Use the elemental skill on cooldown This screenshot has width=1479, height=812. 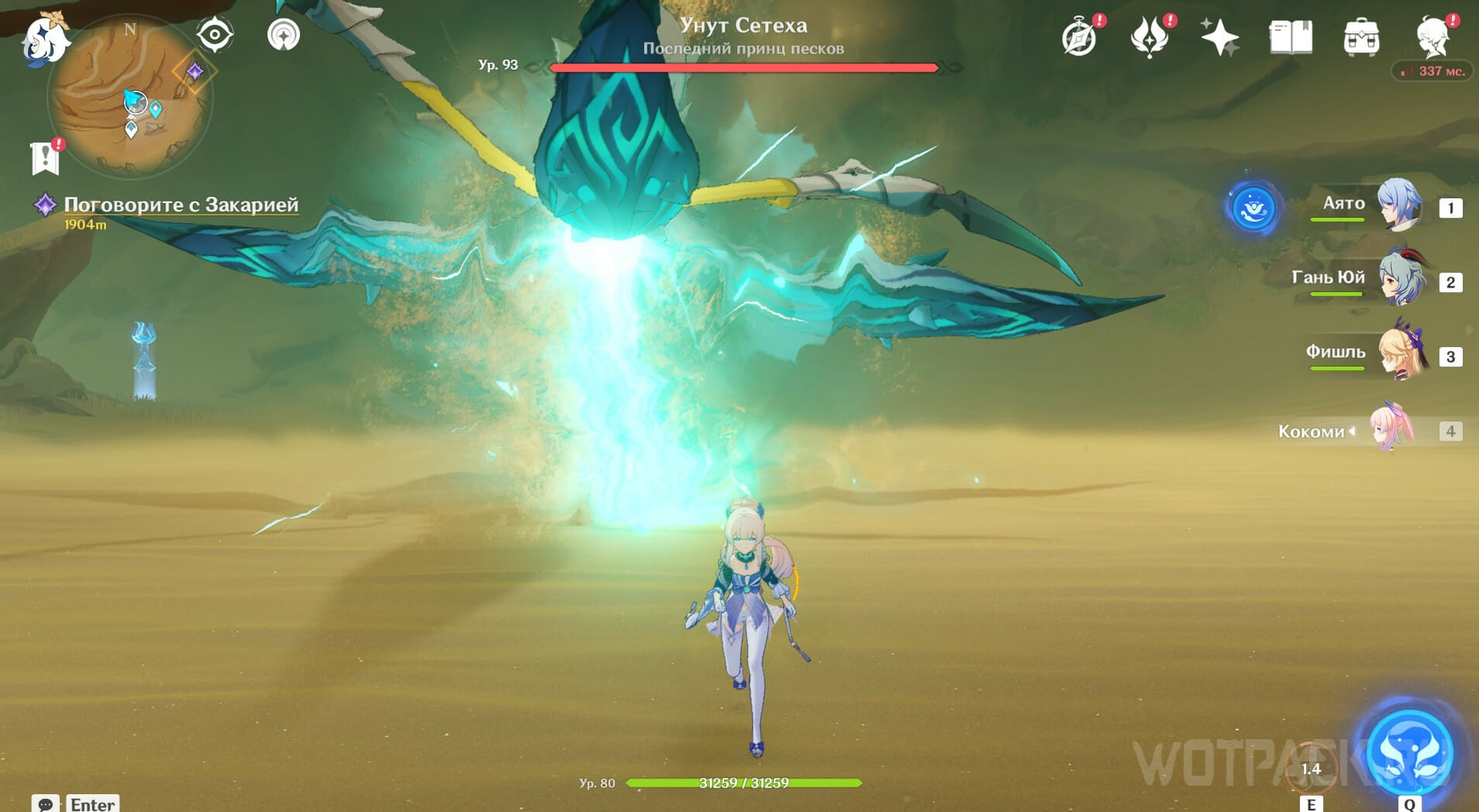(1311, 767)
